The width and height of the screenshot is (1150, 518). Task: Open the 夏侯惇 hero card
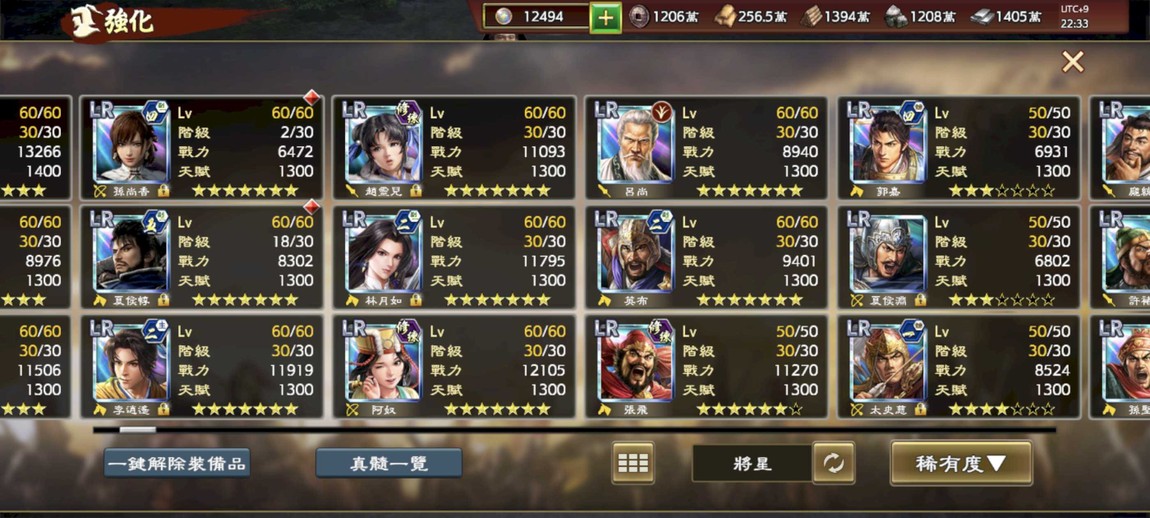[x=202, y=258]
